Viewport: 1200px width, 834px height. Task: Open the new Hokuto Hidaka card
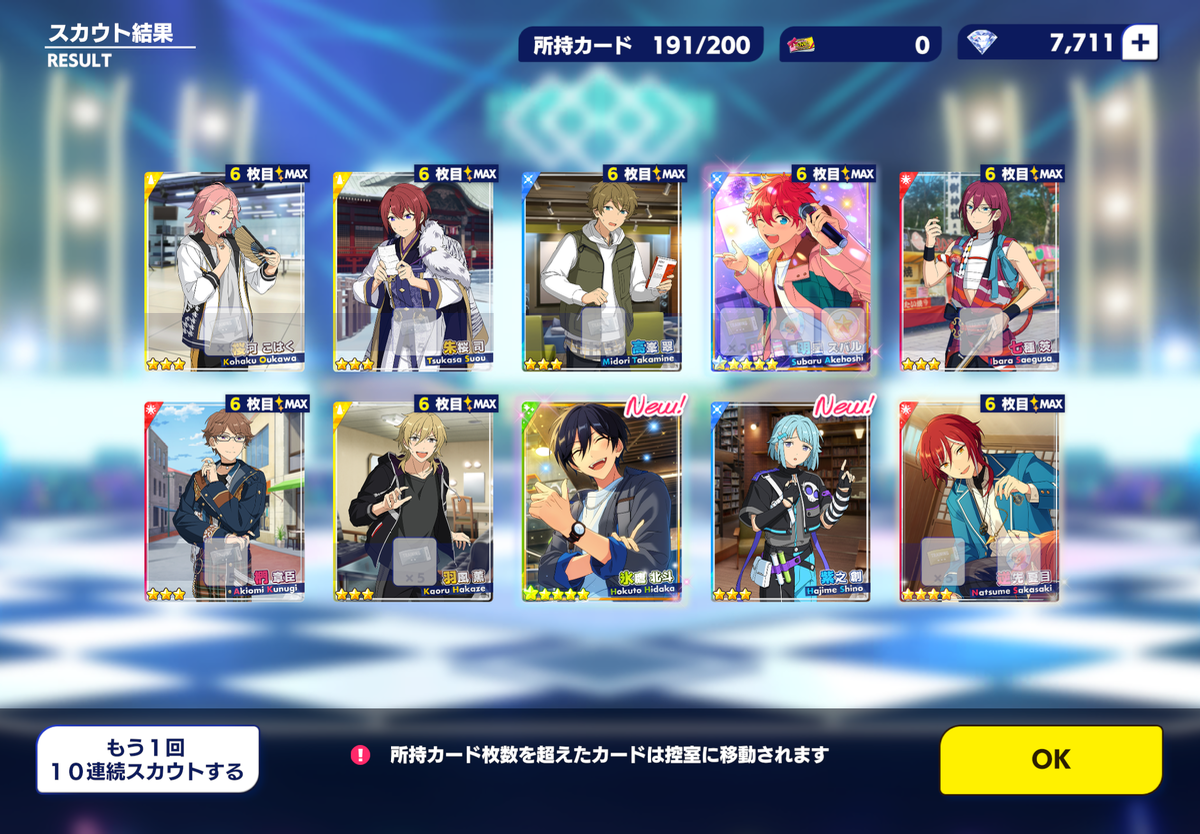[602, 502]
